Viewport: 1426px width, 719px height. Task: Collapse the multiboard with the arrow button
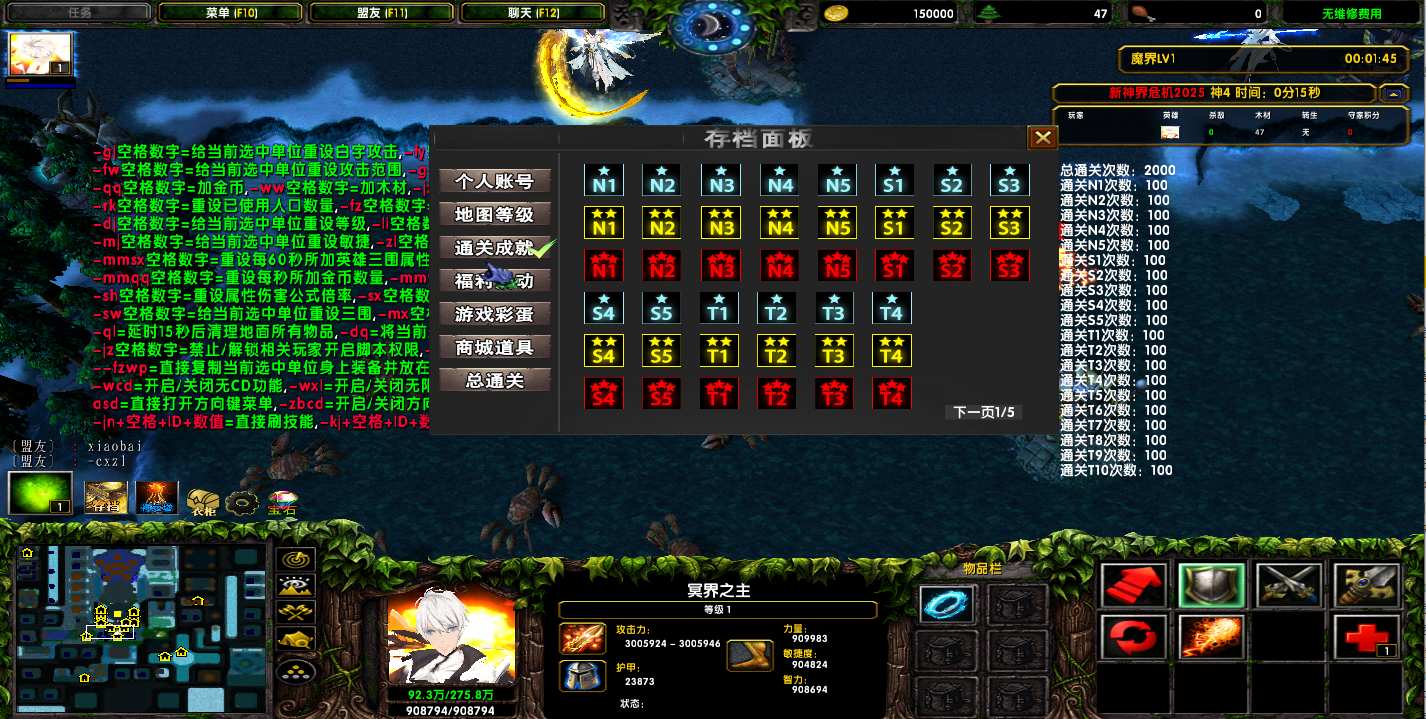point(1393,93)
